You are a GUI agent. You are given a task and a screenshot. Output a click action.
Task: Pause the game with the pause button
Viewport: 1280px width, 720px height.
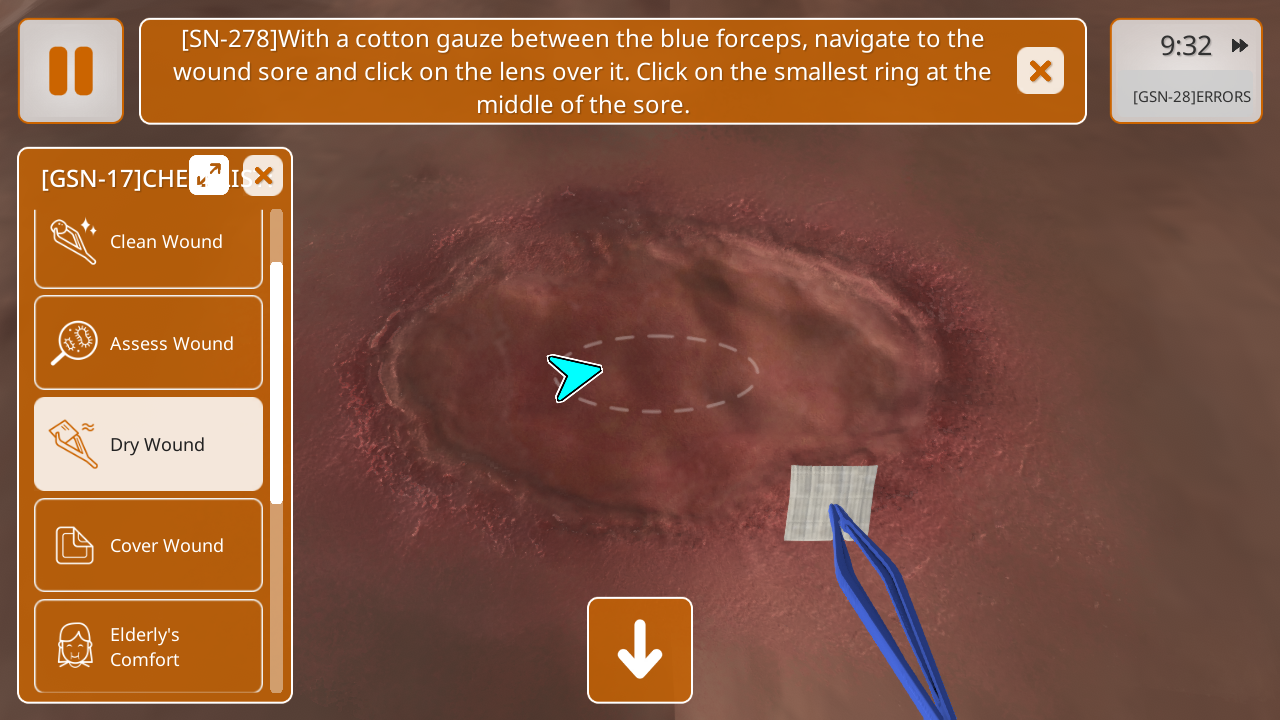coord(71,71)
